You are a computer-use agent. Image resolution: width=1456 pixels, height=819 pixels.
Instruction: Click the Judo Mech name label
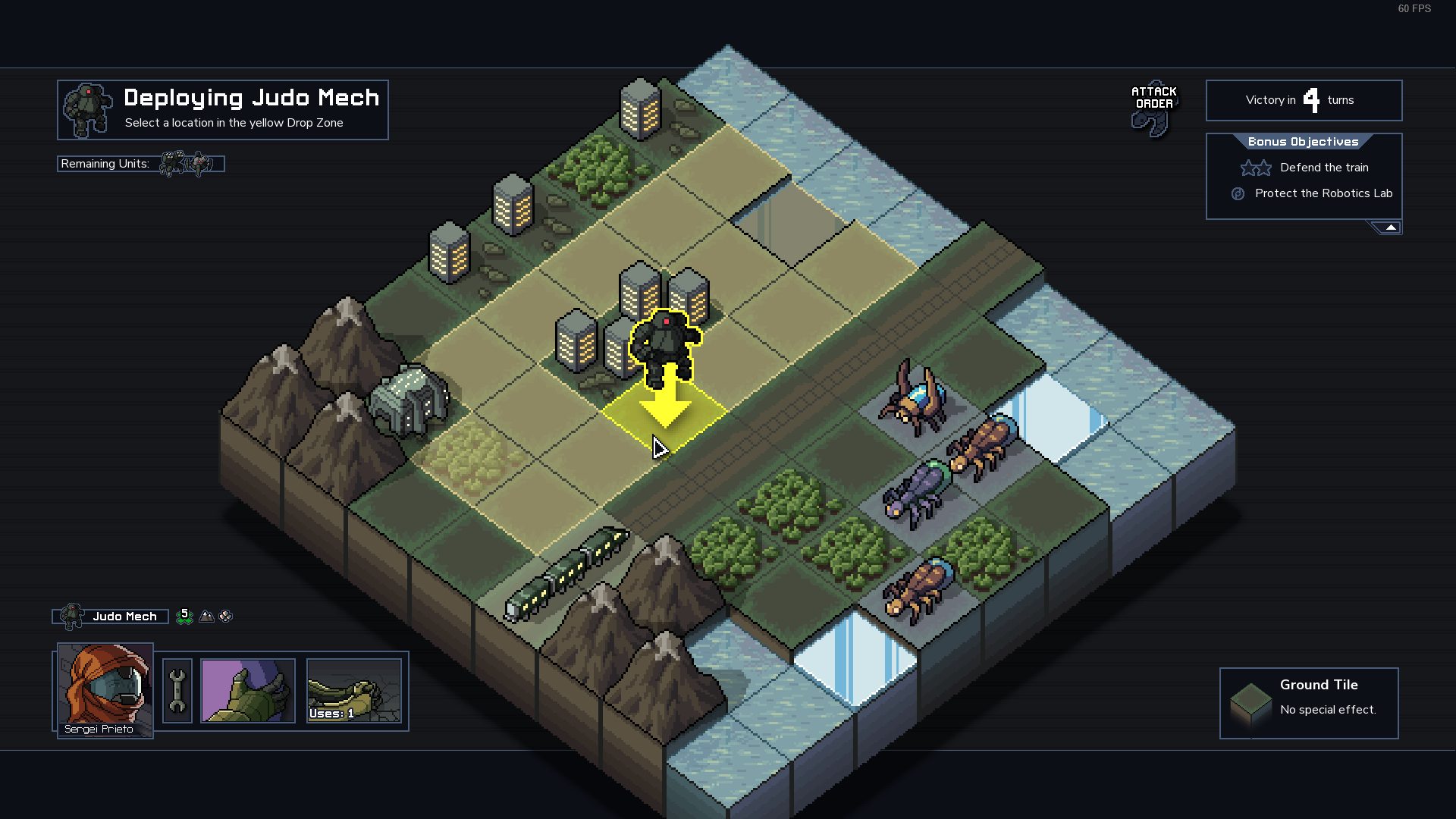(124, 617)
